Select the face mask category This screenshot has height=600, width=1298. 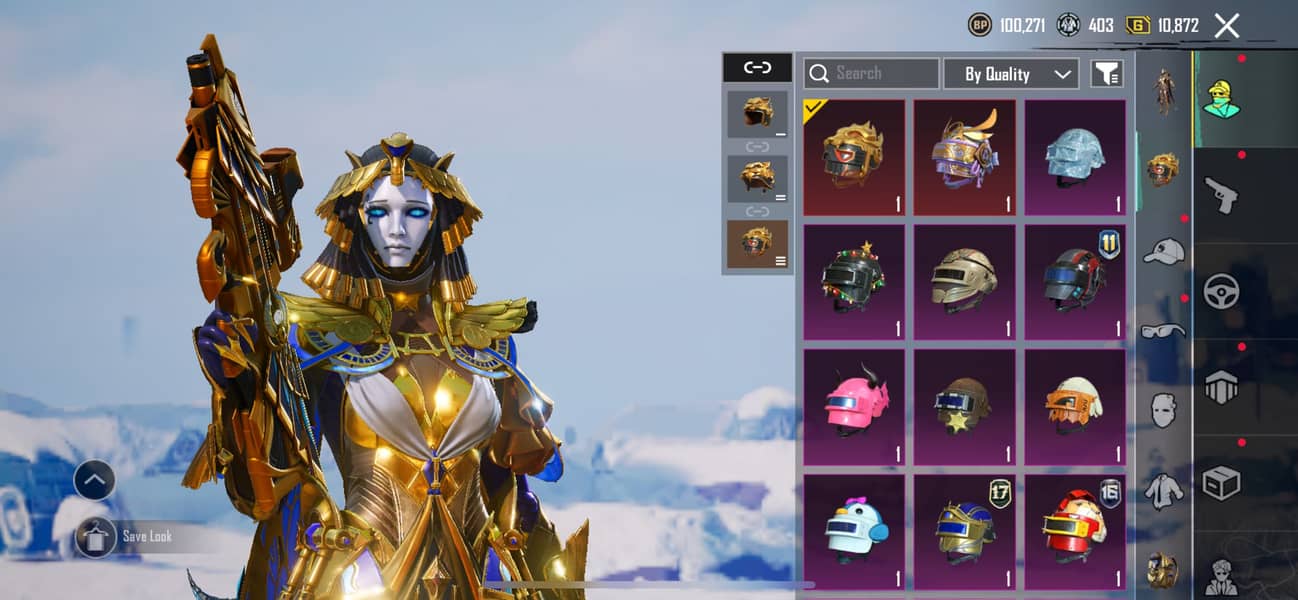coord(1162,410)
